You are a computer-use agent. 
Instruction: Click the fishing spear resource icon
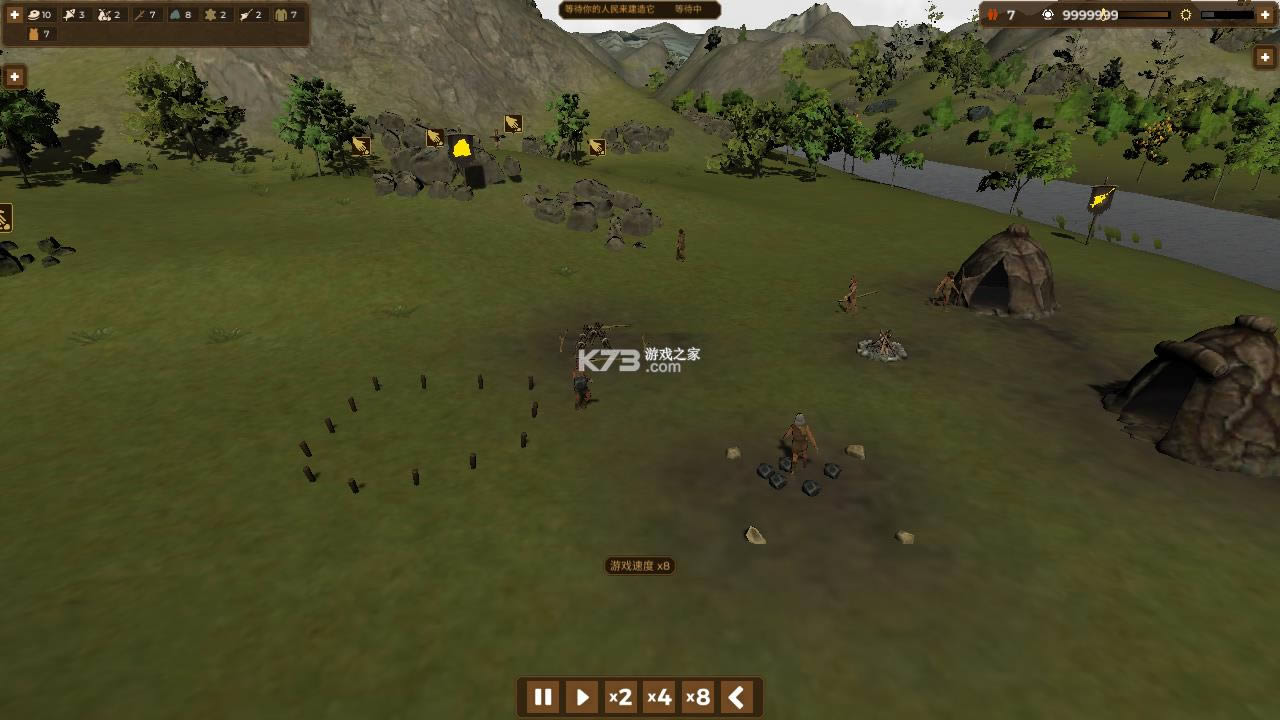pos(246,15)
